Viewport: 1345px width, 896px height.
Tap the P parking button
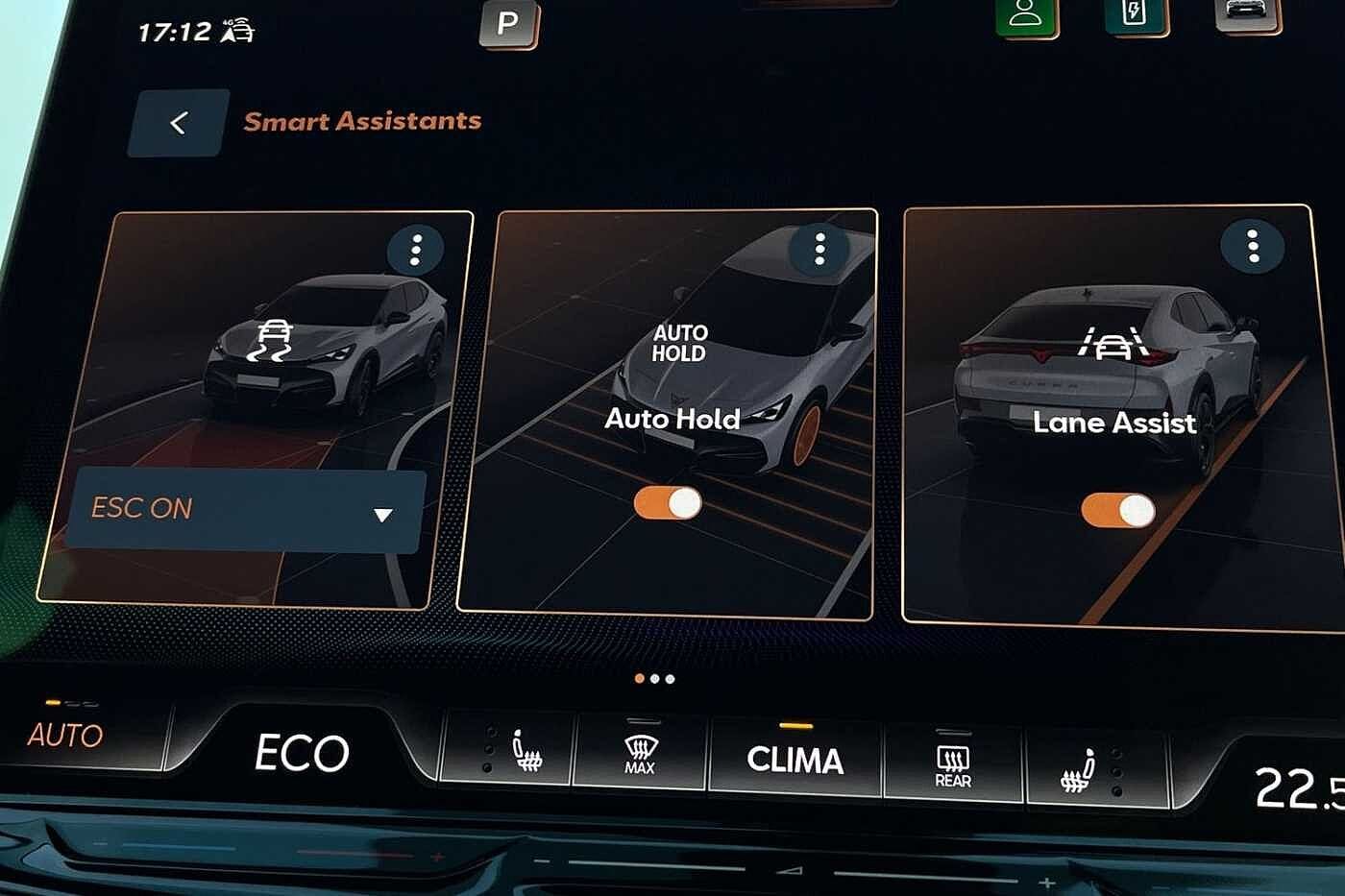[x=508, y=23]
